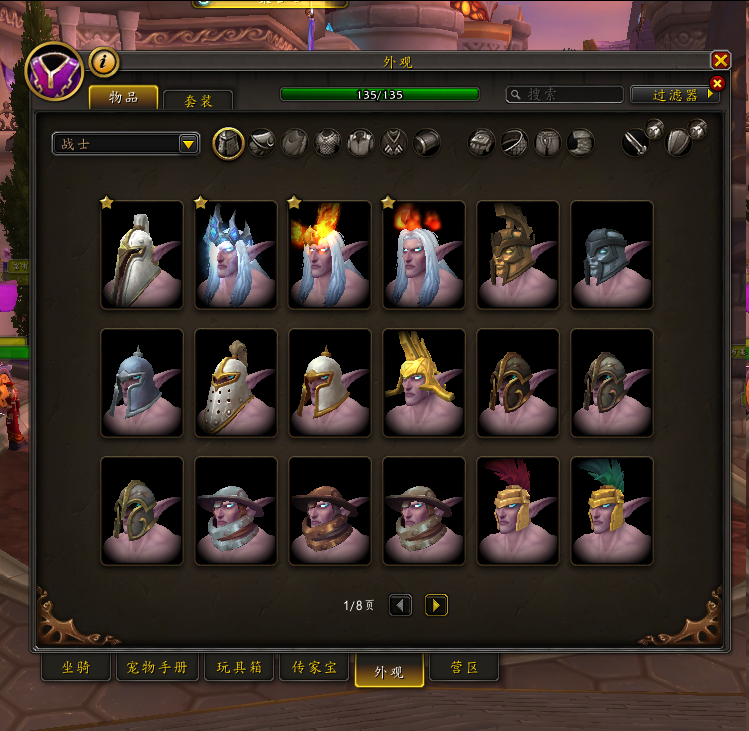
Task: Select the golden winged crown appearance
Action: [424, 383]
